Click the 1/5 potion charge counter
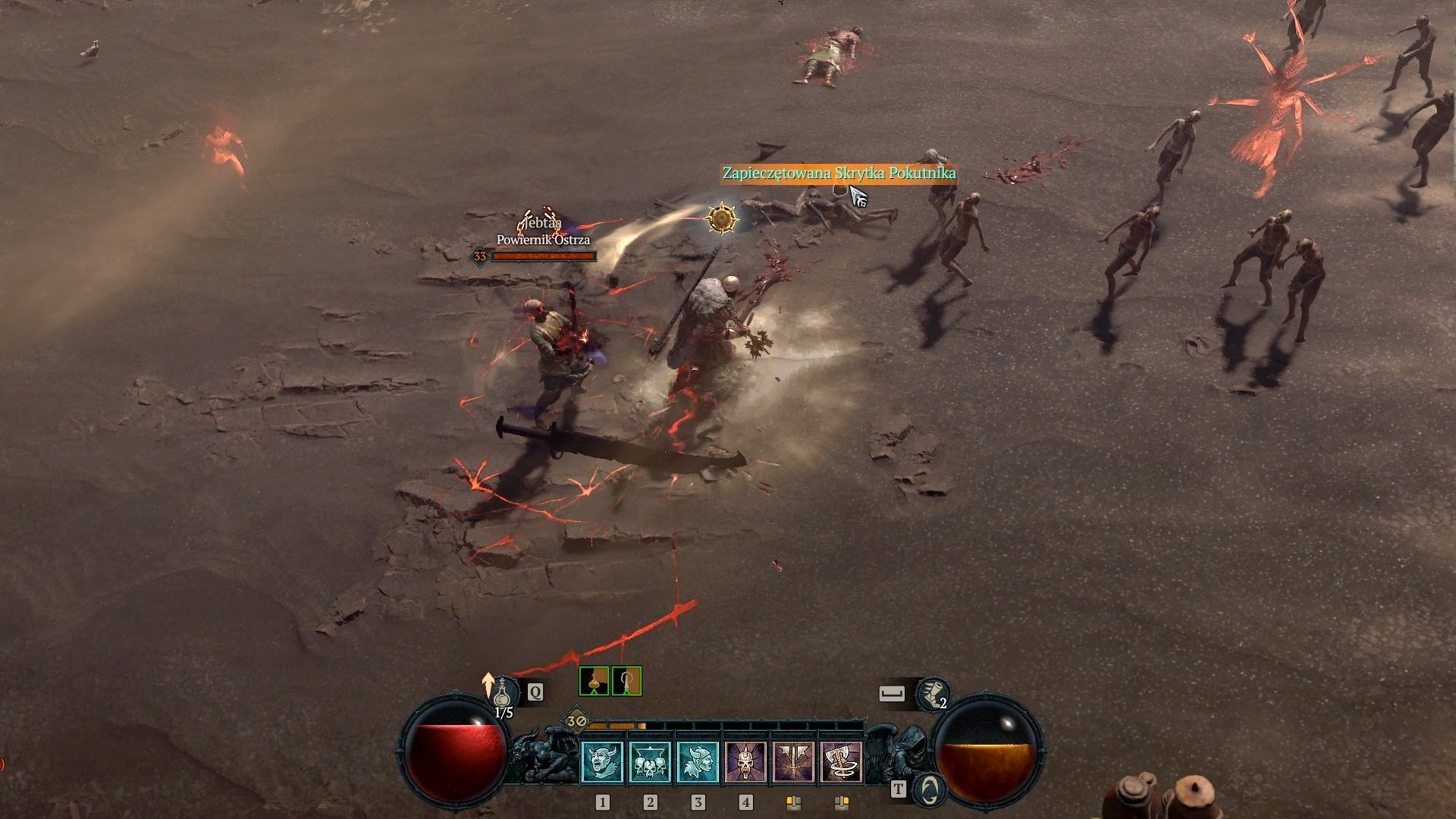Screen dimensions: 1456x819 [x=502, y=713]
